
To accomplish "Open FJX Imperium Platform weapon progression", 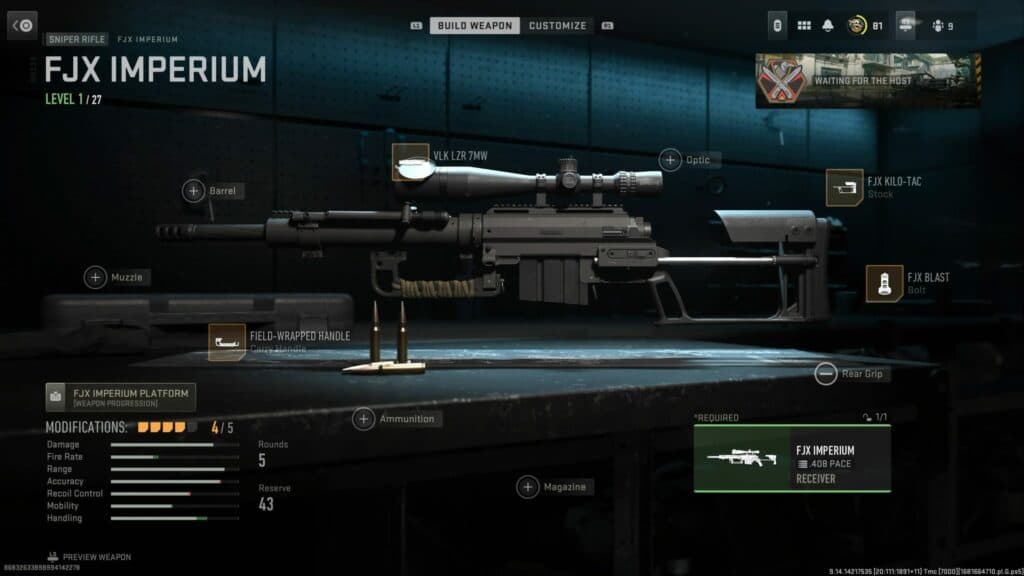I will point(121,397).
